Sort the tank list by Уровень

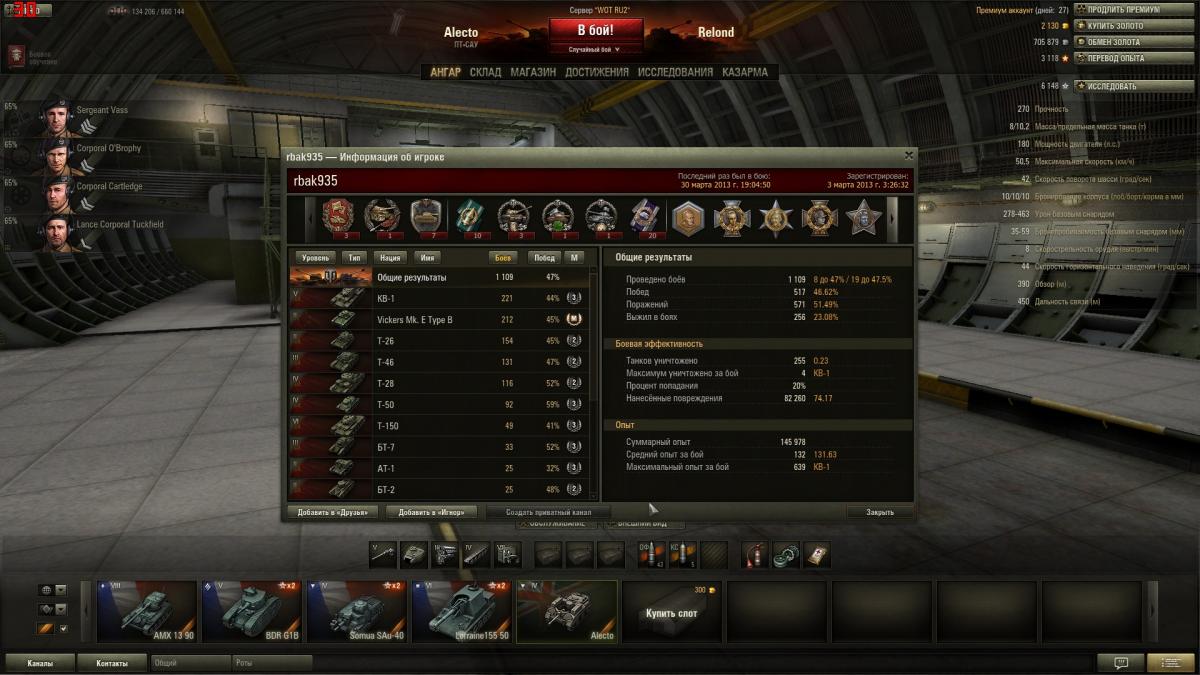pos(315,257)
